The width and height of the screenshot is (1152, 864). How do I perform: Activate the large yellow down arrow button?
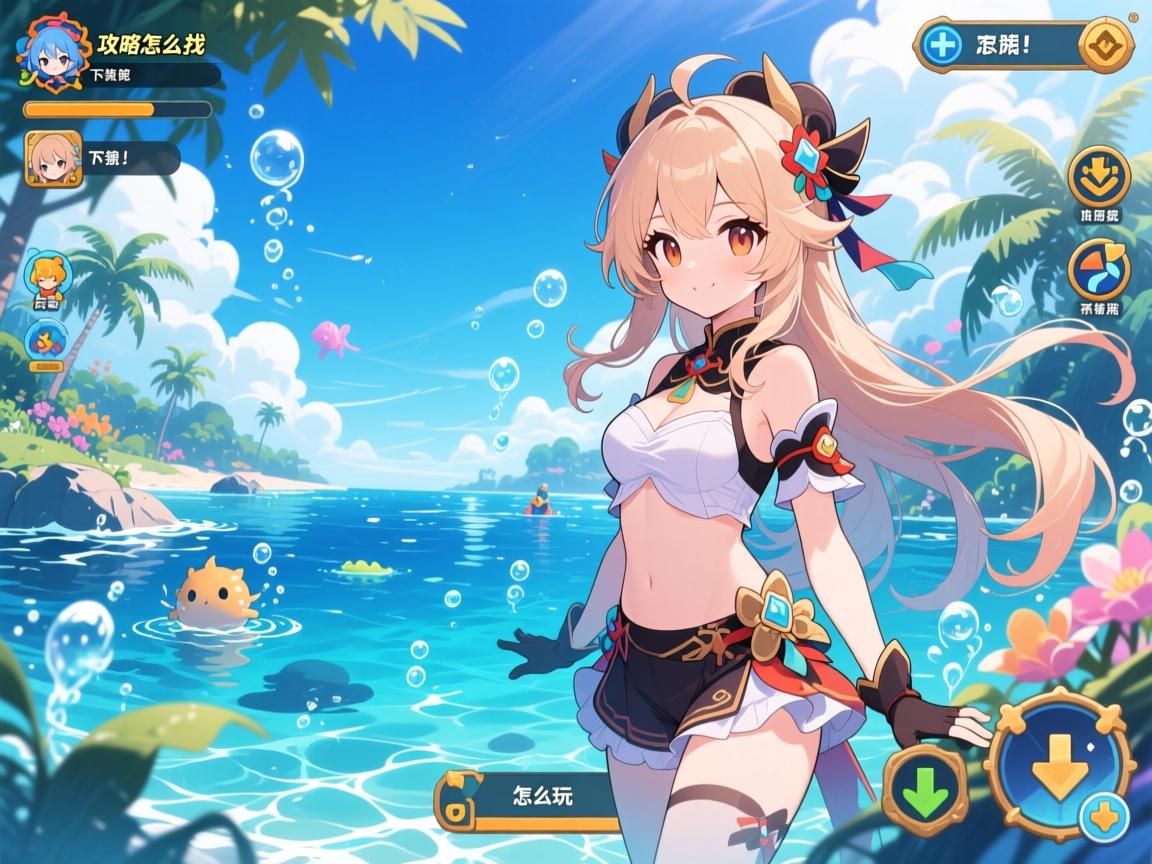pyautogui.click(x=1058, y=766)
